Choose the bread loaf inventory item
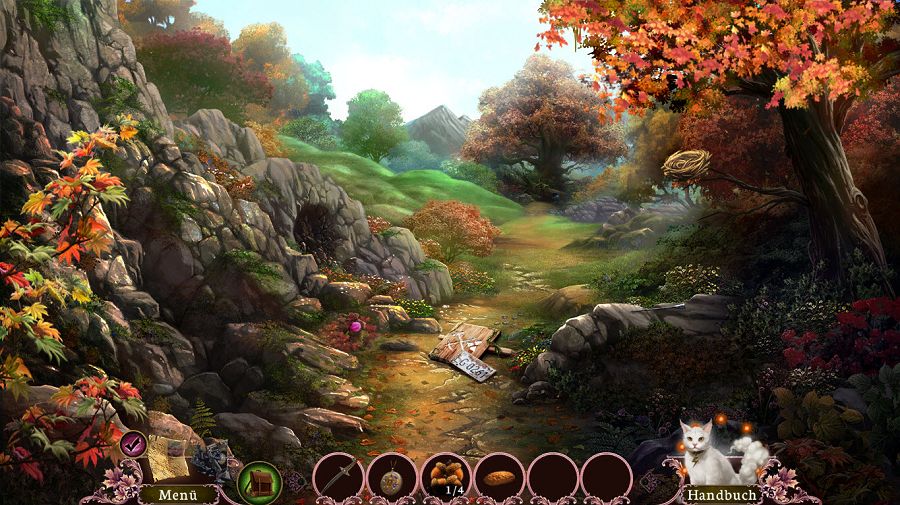900x505 pixels. [499, 477]
